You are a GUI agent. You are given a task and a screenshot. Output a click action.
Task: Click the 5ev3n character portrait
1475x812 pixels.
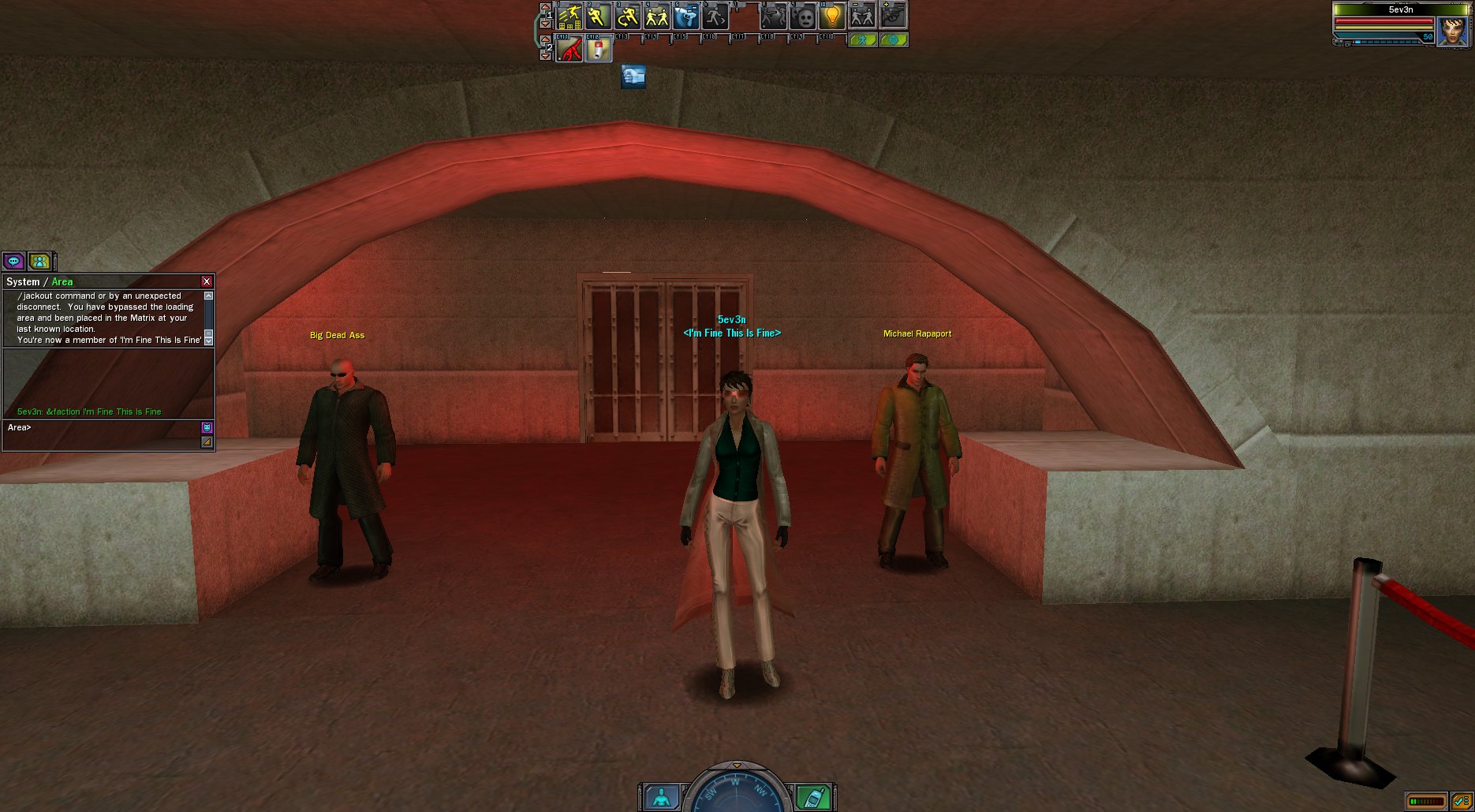[x=1453, y=30]
